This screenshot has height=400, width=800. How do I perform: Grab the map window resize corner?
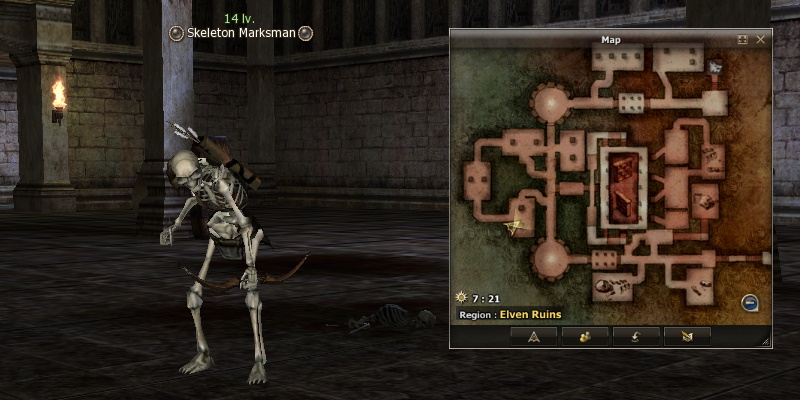(767, 342)
